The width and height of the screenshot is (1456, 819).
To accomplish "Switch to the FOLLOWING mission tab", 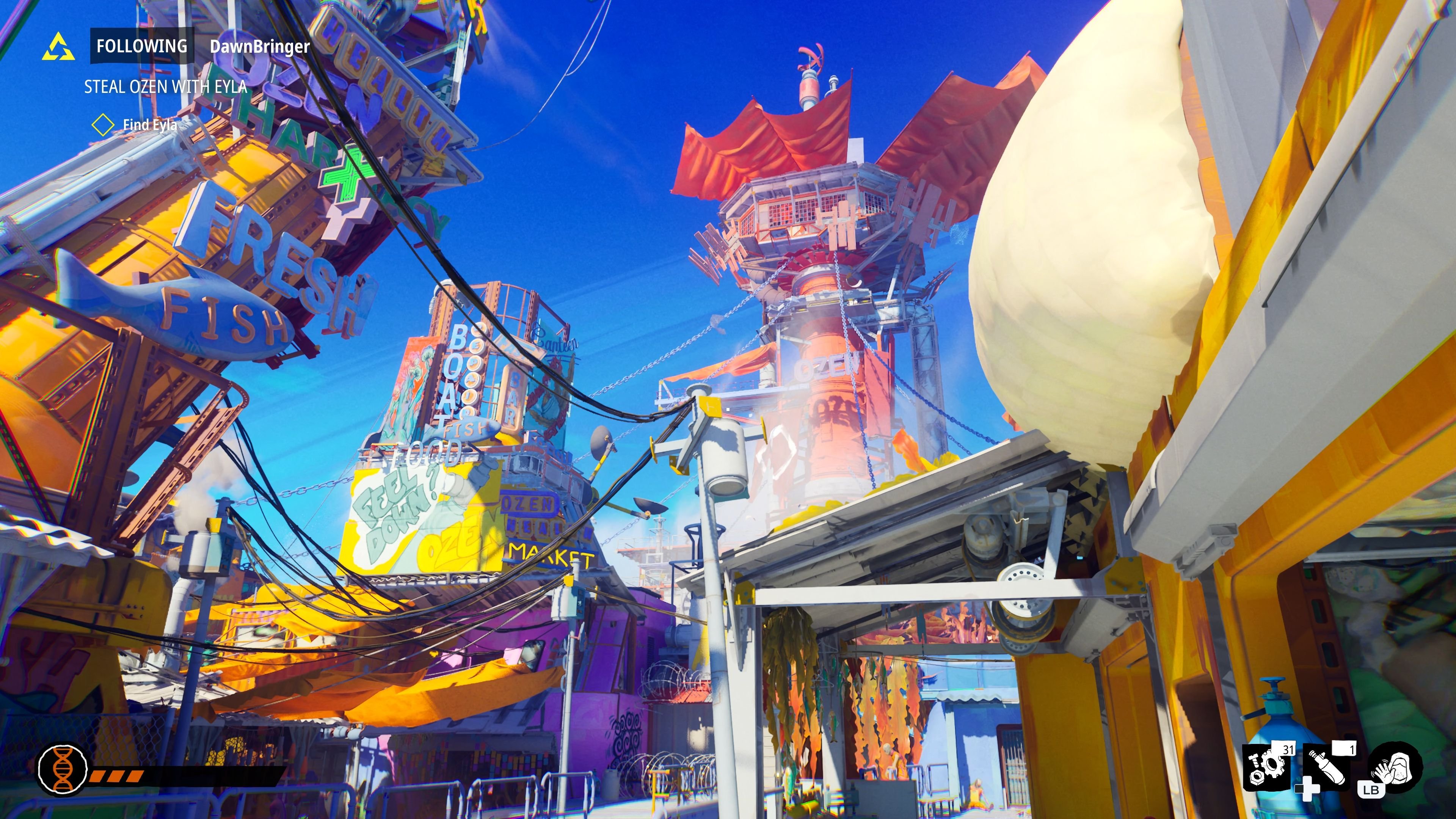I will tap(142, 45).
